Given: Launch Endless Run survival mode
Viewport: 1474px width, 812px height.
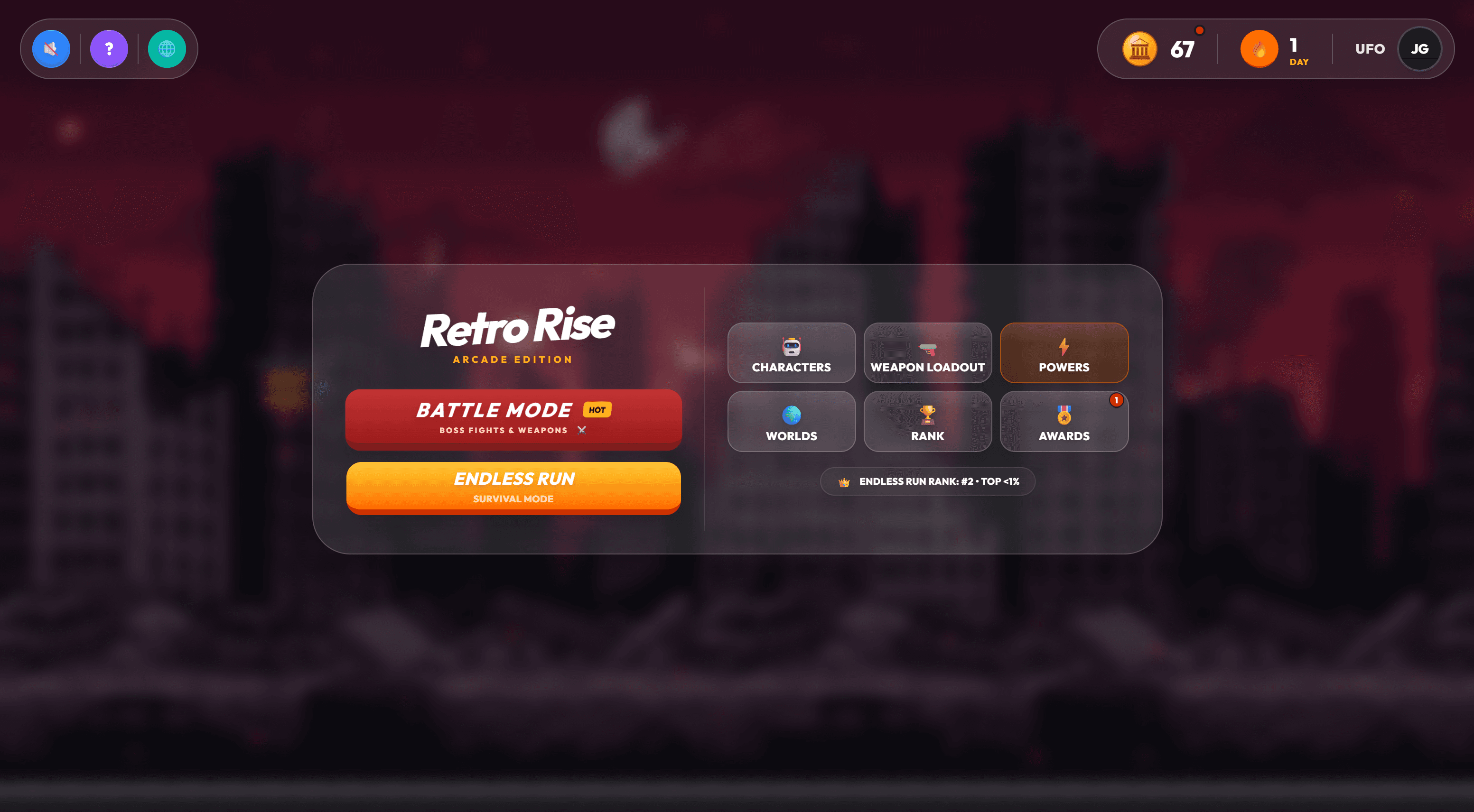Looking at the screenshot, I should coord(513,487).
